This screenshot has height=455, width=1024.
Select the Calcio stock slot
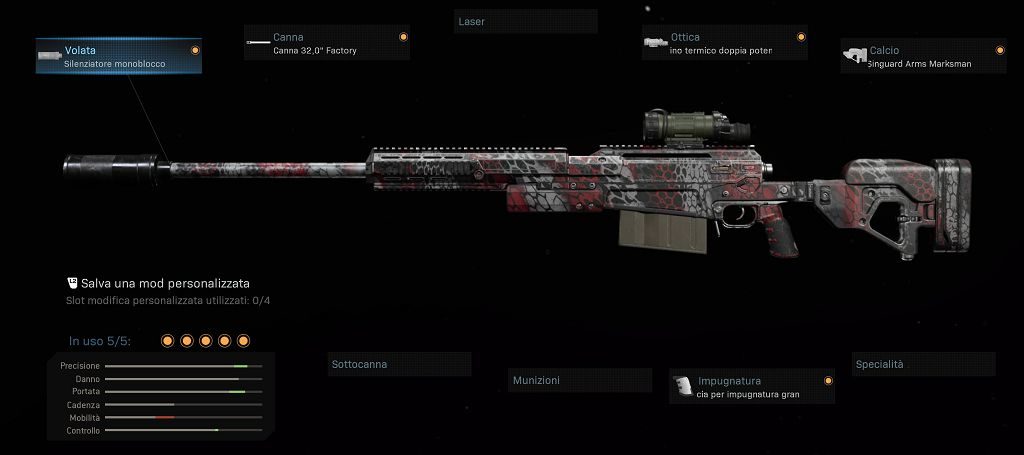tap(923, 56)
